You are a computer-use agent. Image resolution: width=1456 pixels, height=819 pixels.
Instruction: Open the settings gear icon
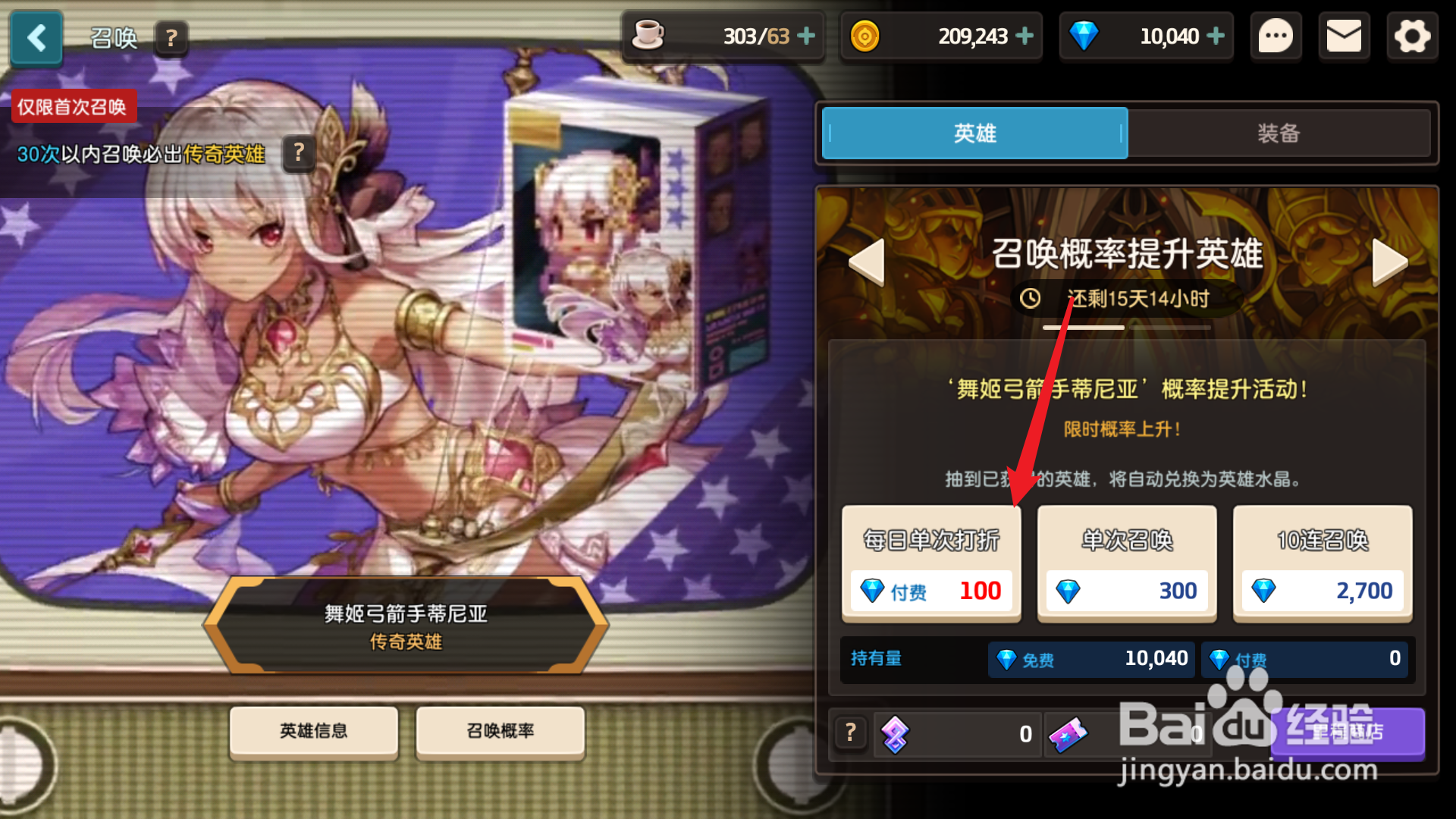[x=1412, y=36]
